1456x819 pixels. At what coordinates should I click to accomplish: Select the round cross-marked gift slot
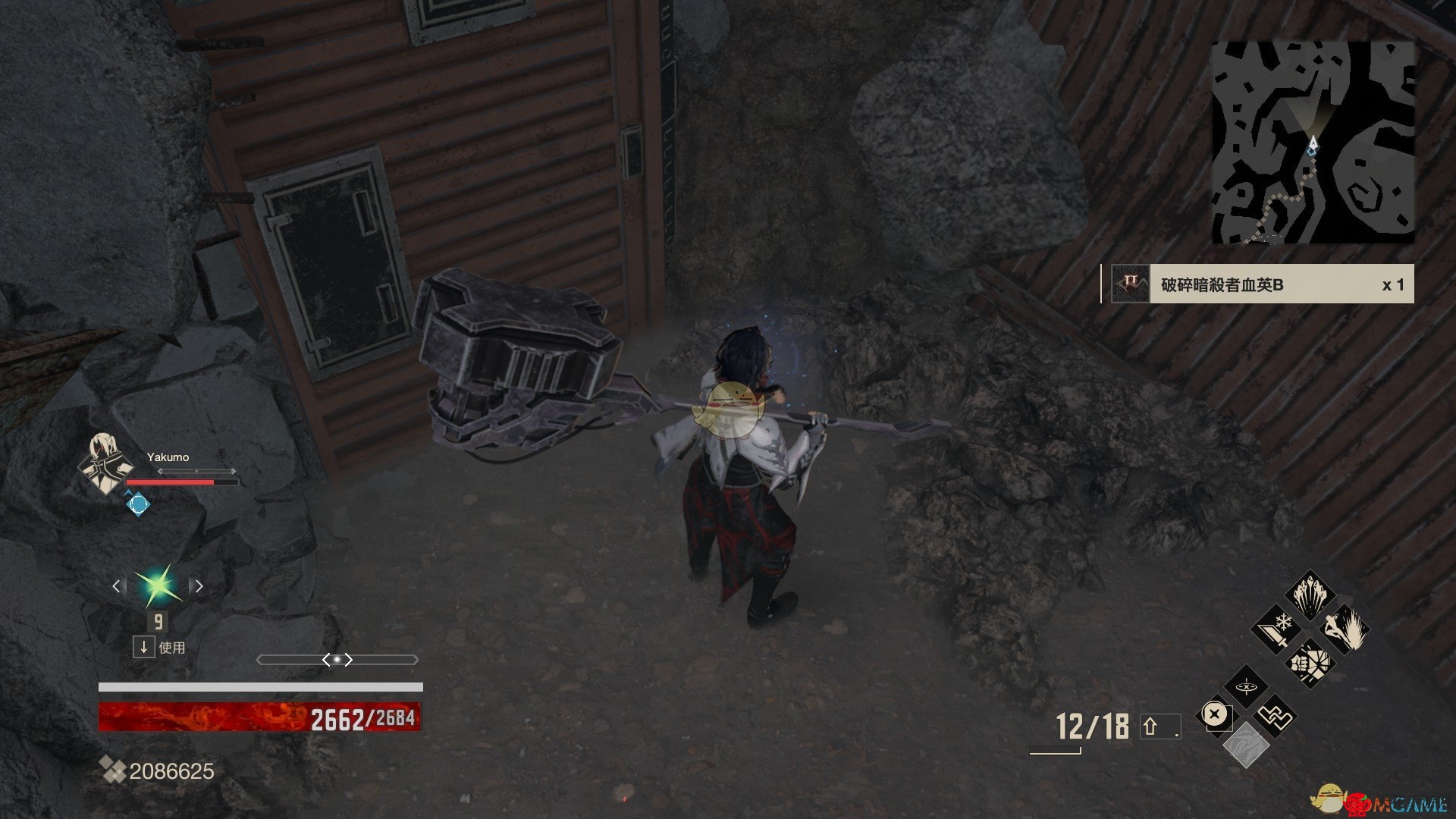click(x=1215, y=715)
